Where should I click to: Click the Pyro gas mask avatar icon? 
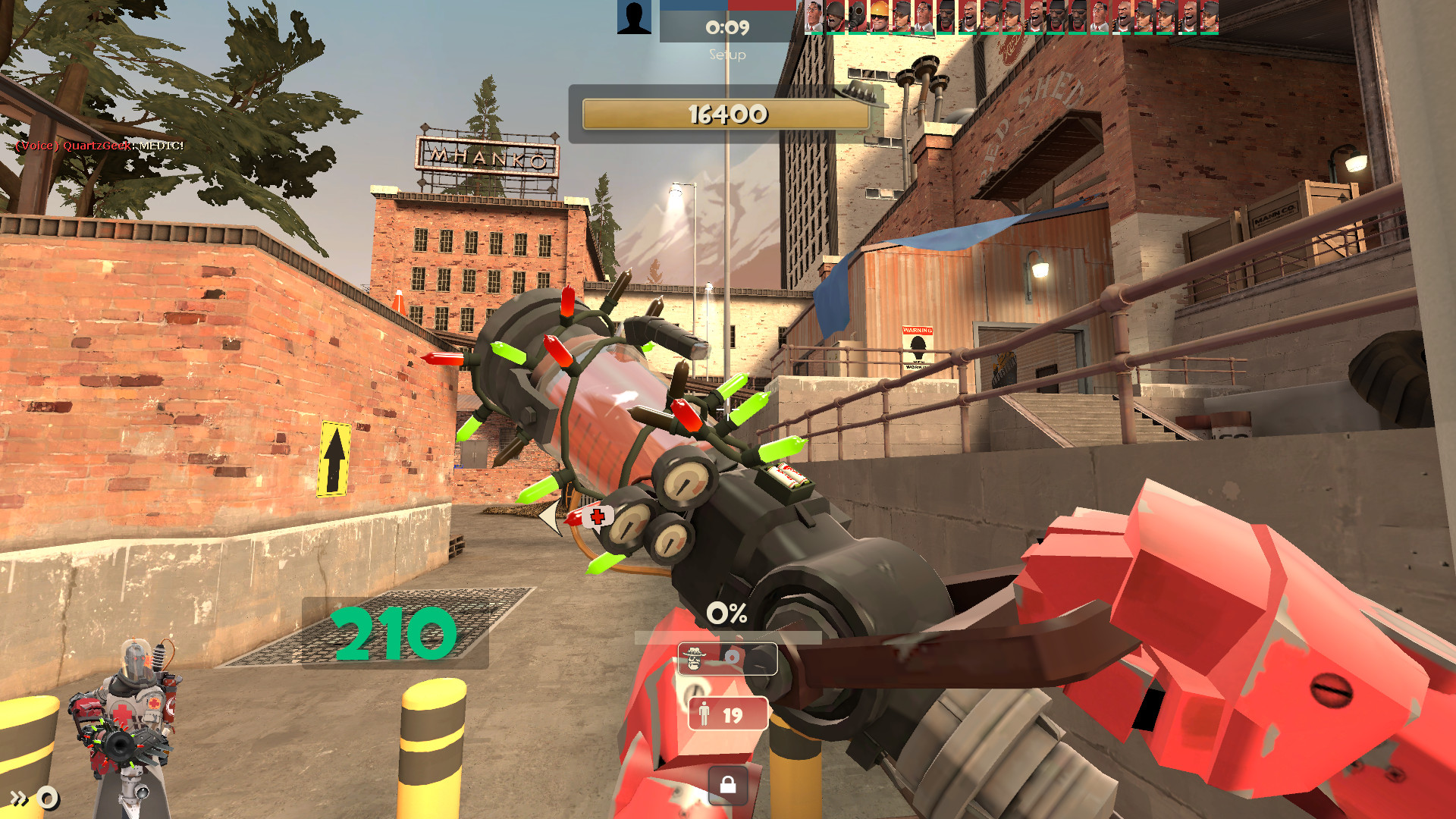pos(857,15)
